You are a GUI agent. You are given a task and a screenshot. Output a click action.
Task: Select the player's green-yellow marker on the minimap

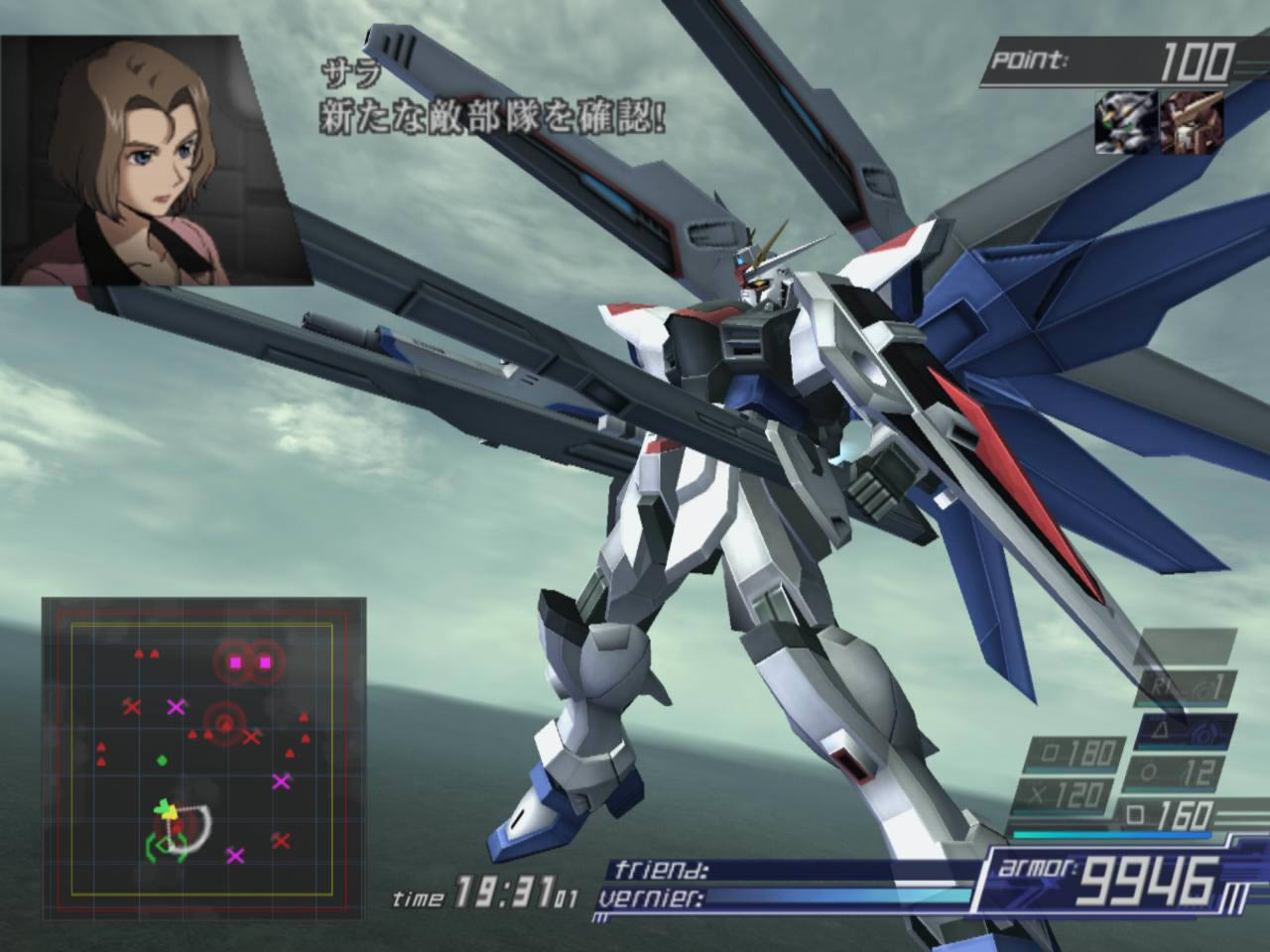coord(167,813)
